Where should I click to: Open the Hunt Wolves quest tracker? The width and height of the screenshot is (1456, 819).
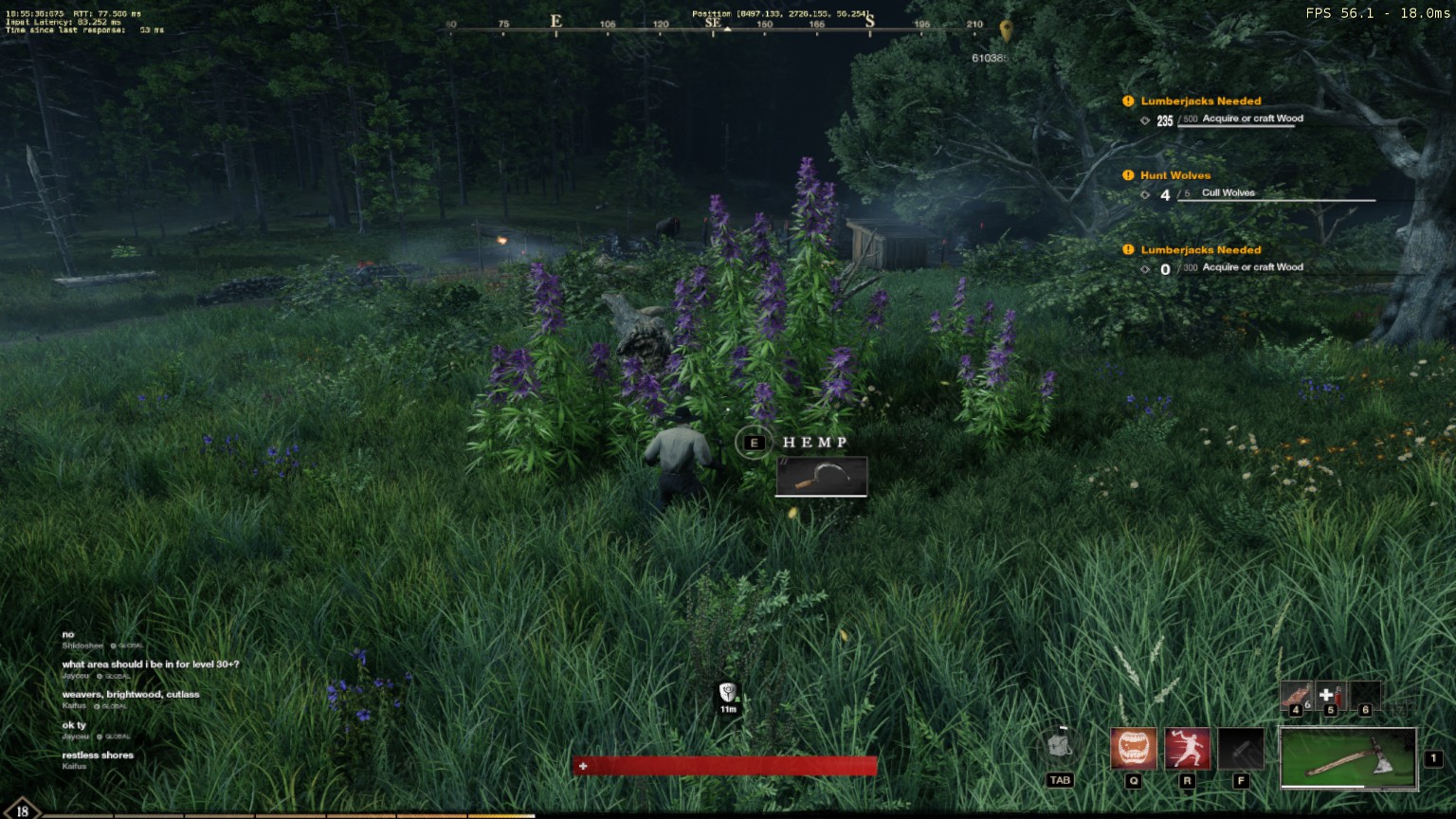[1175, 175]
